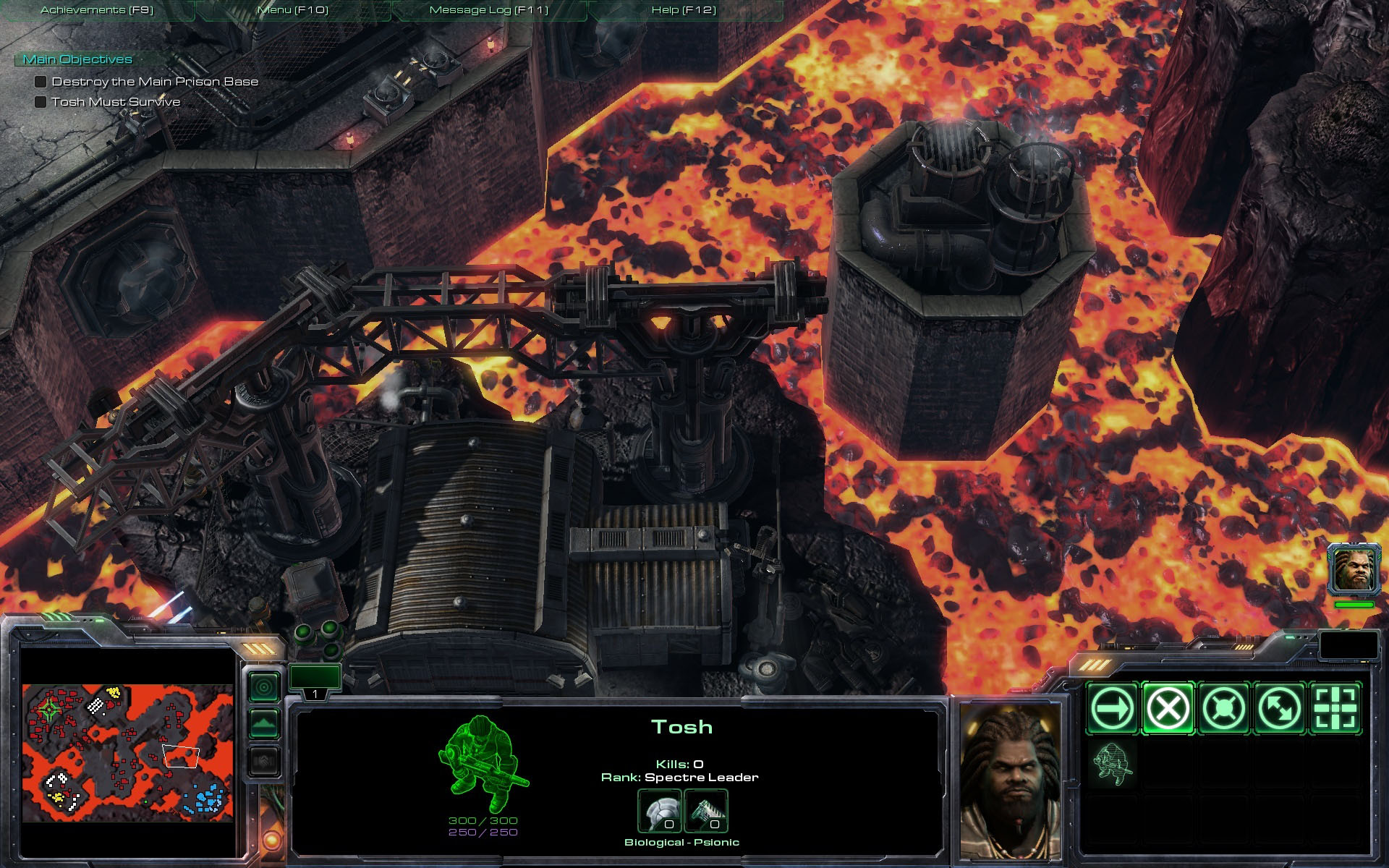1389x868 pixels.
Task: Select Tosh via the hero icon
Action: (x=1354, y=569)
